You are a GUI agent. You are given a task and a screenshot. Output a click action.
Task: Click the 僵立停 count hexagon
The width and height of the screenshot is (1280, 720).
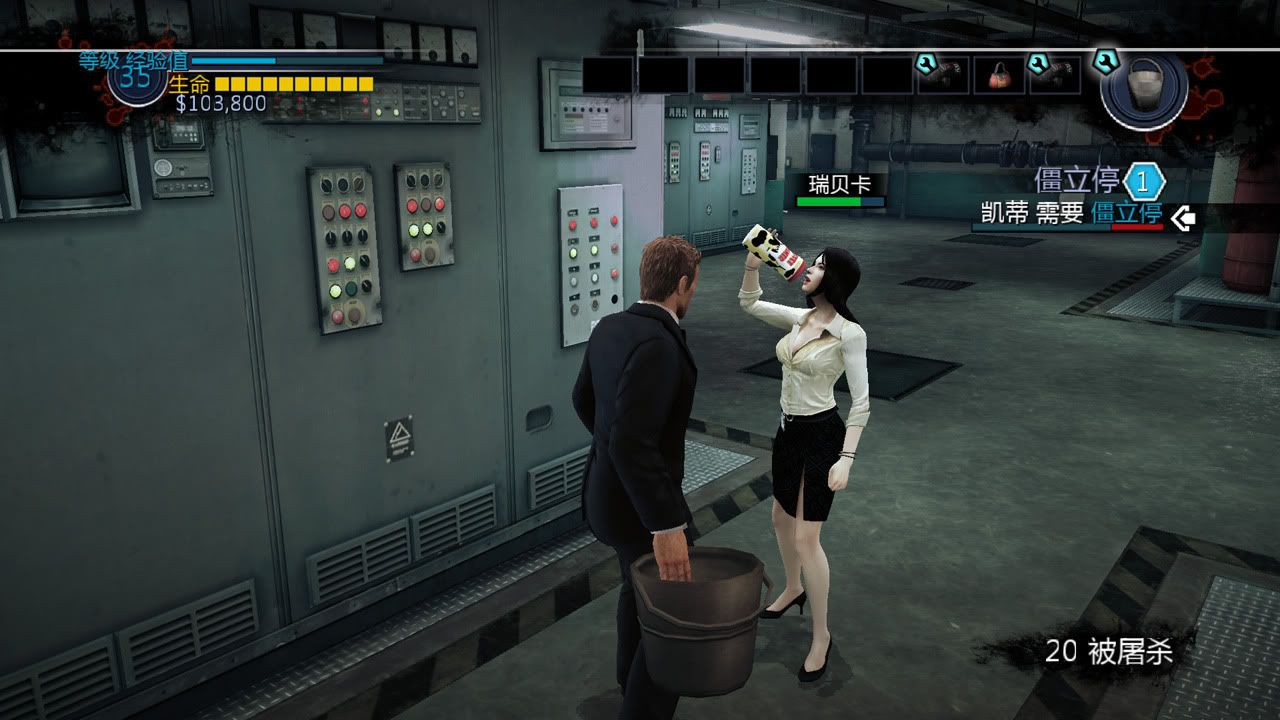(x=1144, y=183)
